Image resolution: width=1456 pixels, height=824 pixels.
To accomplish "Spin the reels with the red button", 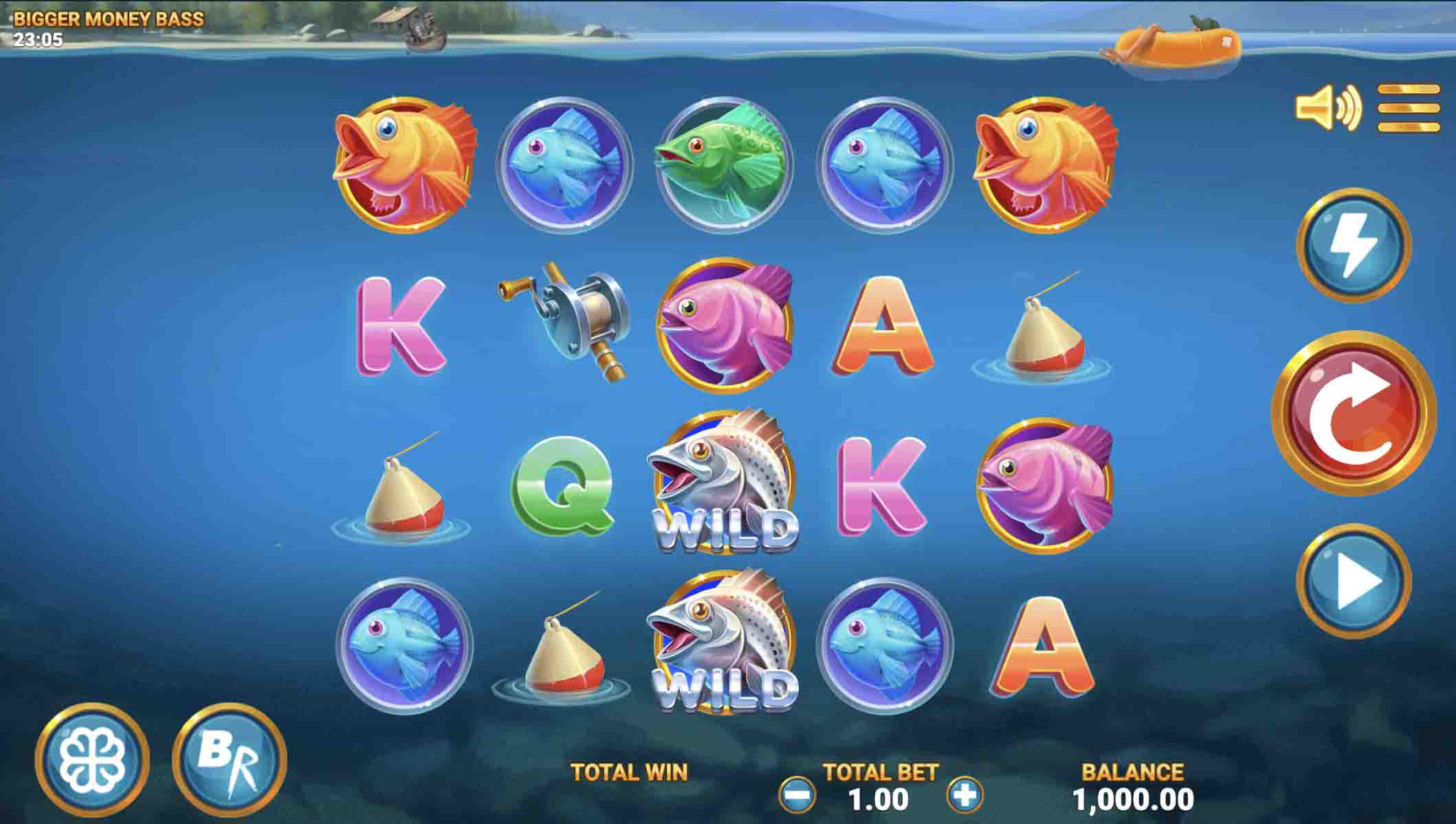I will tap(1353, 413).
